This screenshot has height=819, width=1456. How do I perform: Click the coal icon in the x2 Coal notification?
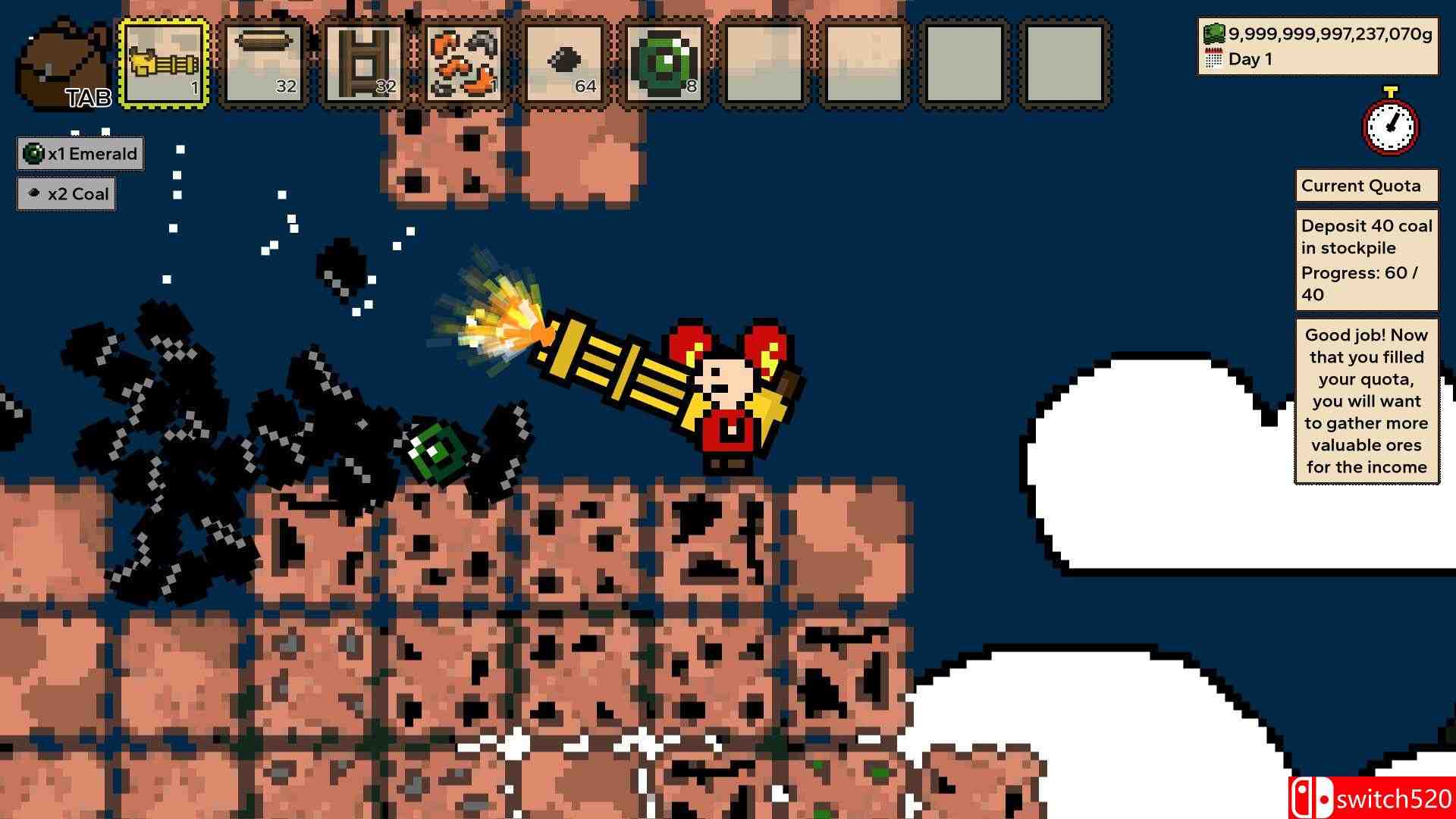(x=33, y=193)
